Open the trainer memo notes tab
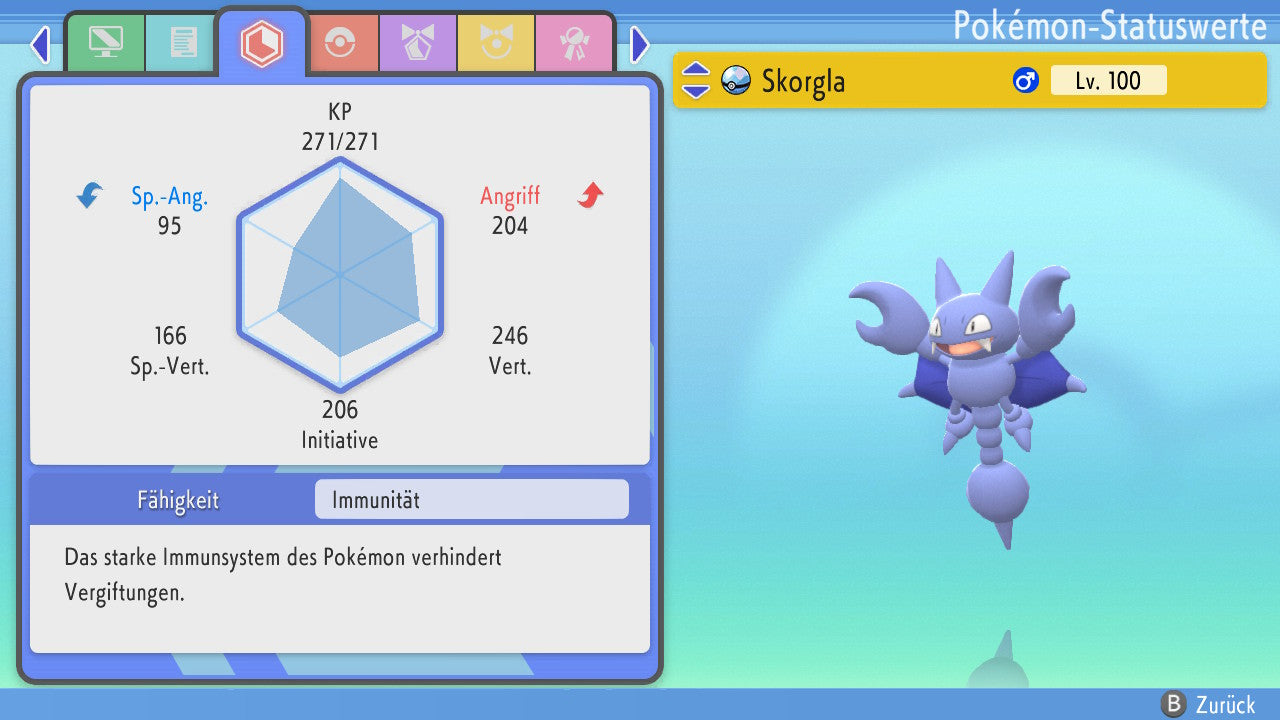Viewport: 1280px width, 720px height. pyautogui.click(x=183, y=43)
